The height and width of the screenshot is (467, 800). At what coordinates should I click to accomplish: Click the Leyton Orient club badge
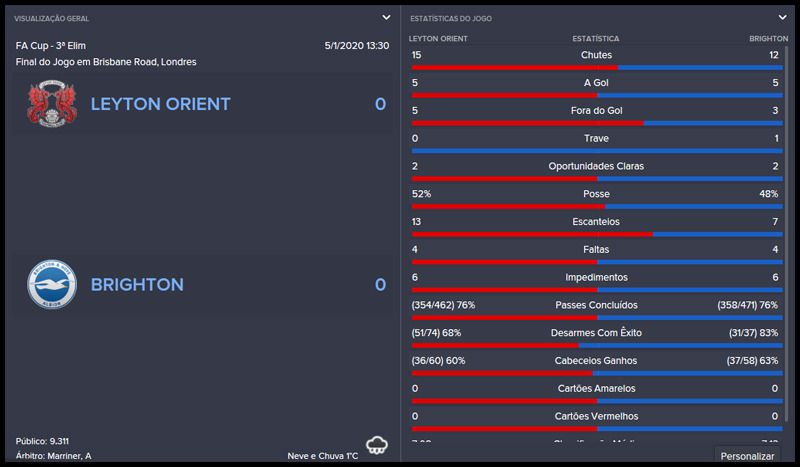pyautogui.click(x=52, y=104)
